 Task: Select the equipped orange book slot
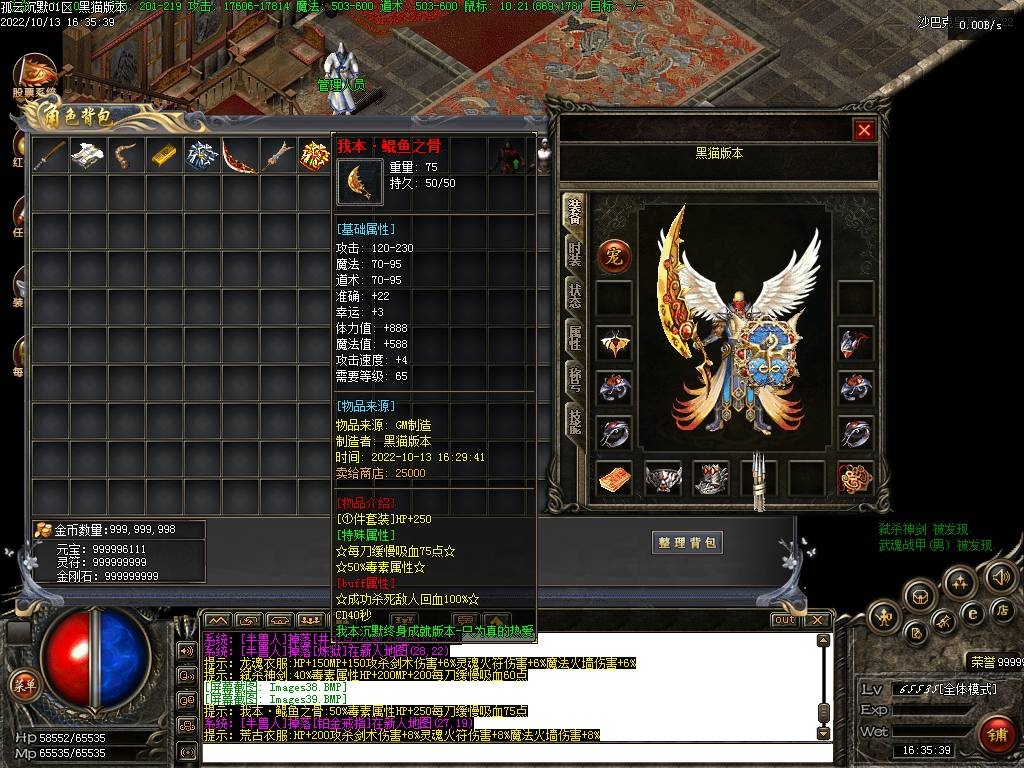pyautogui.click(x=614, y=478)
